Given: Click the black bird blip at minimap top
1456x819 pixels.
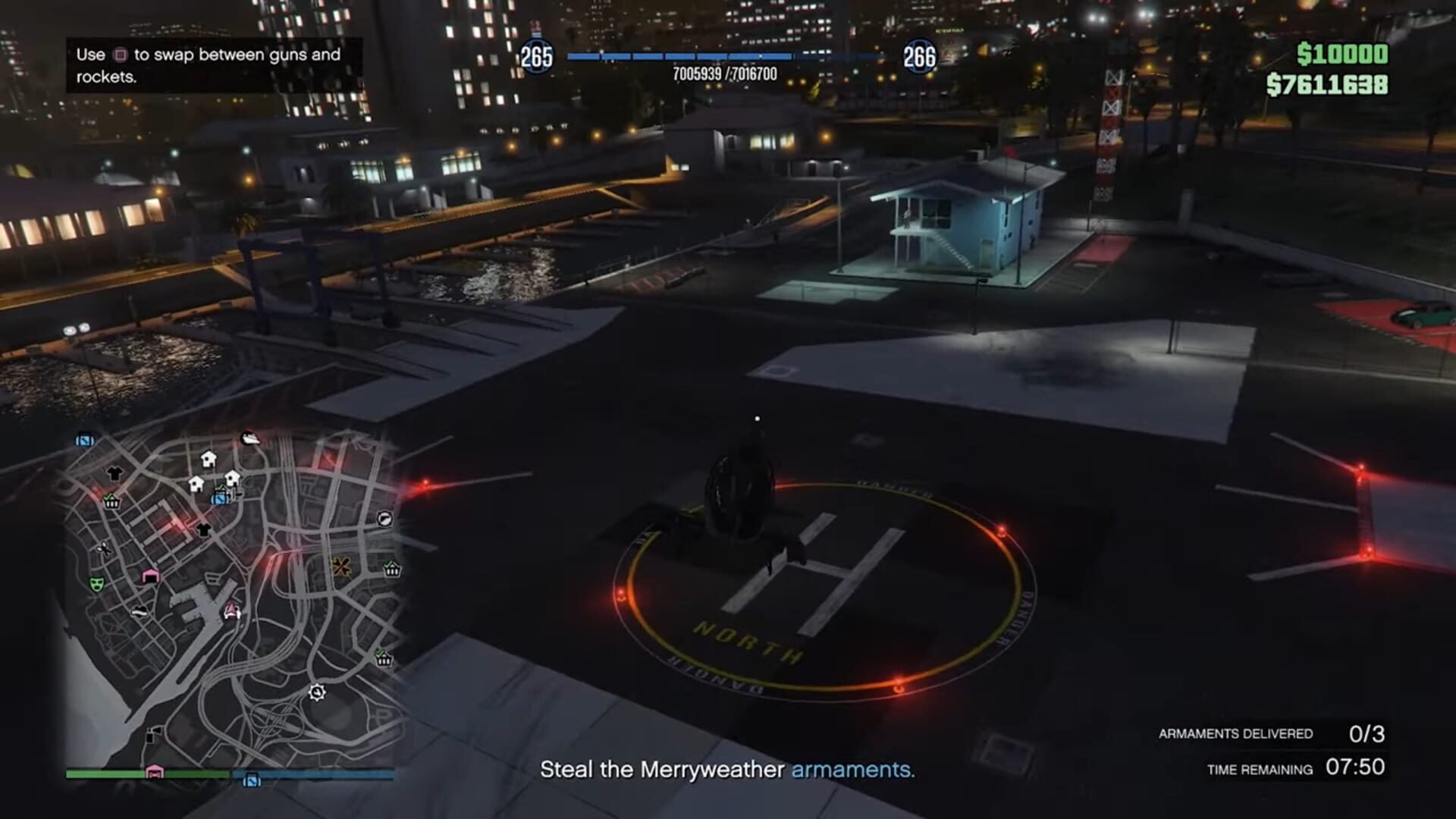Looking at the screenshot, I should [250, 438].
